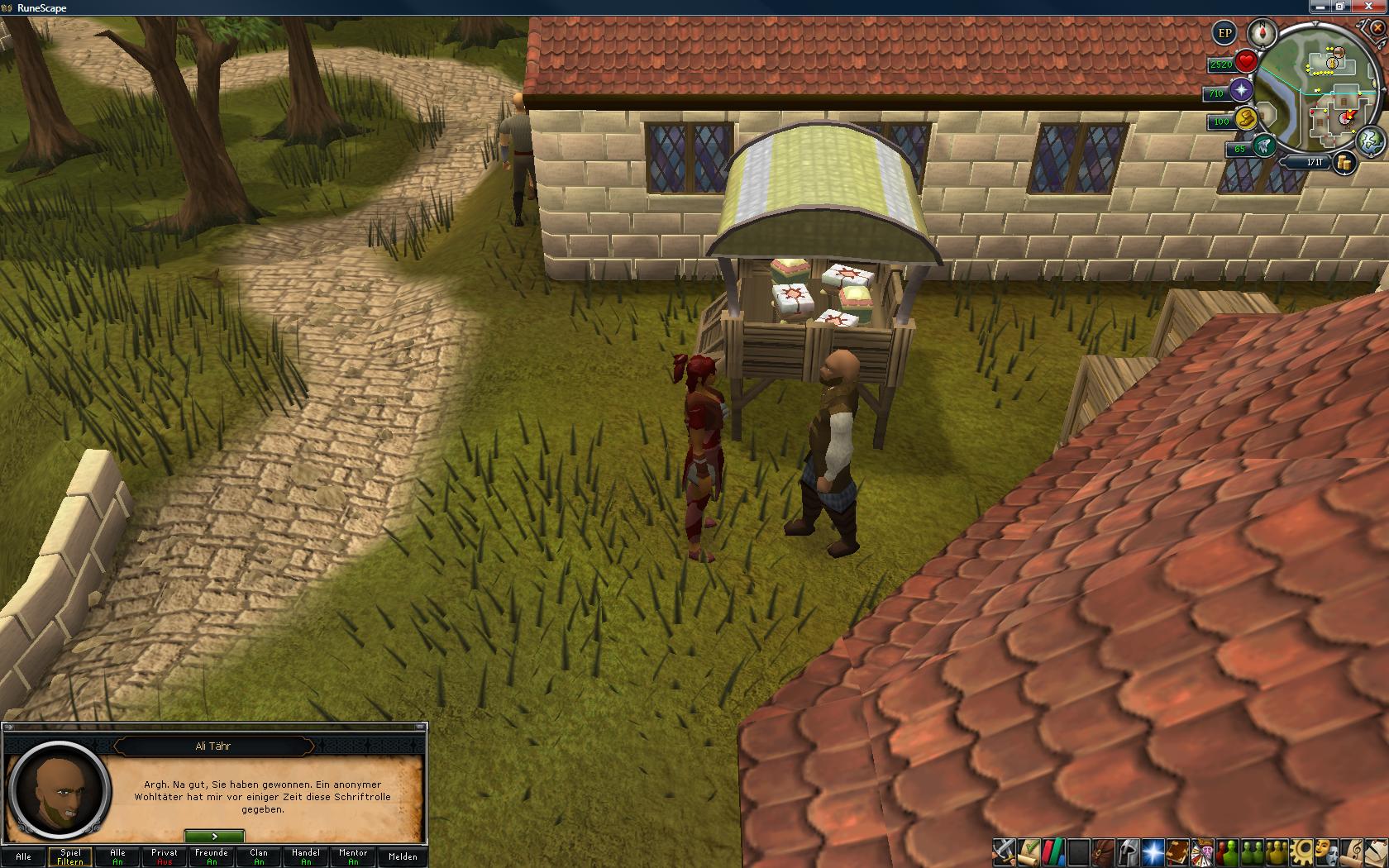This screenshot has height=868, width=1389.
Task: Close game with the orange X button
Action: pos(1377,27)
